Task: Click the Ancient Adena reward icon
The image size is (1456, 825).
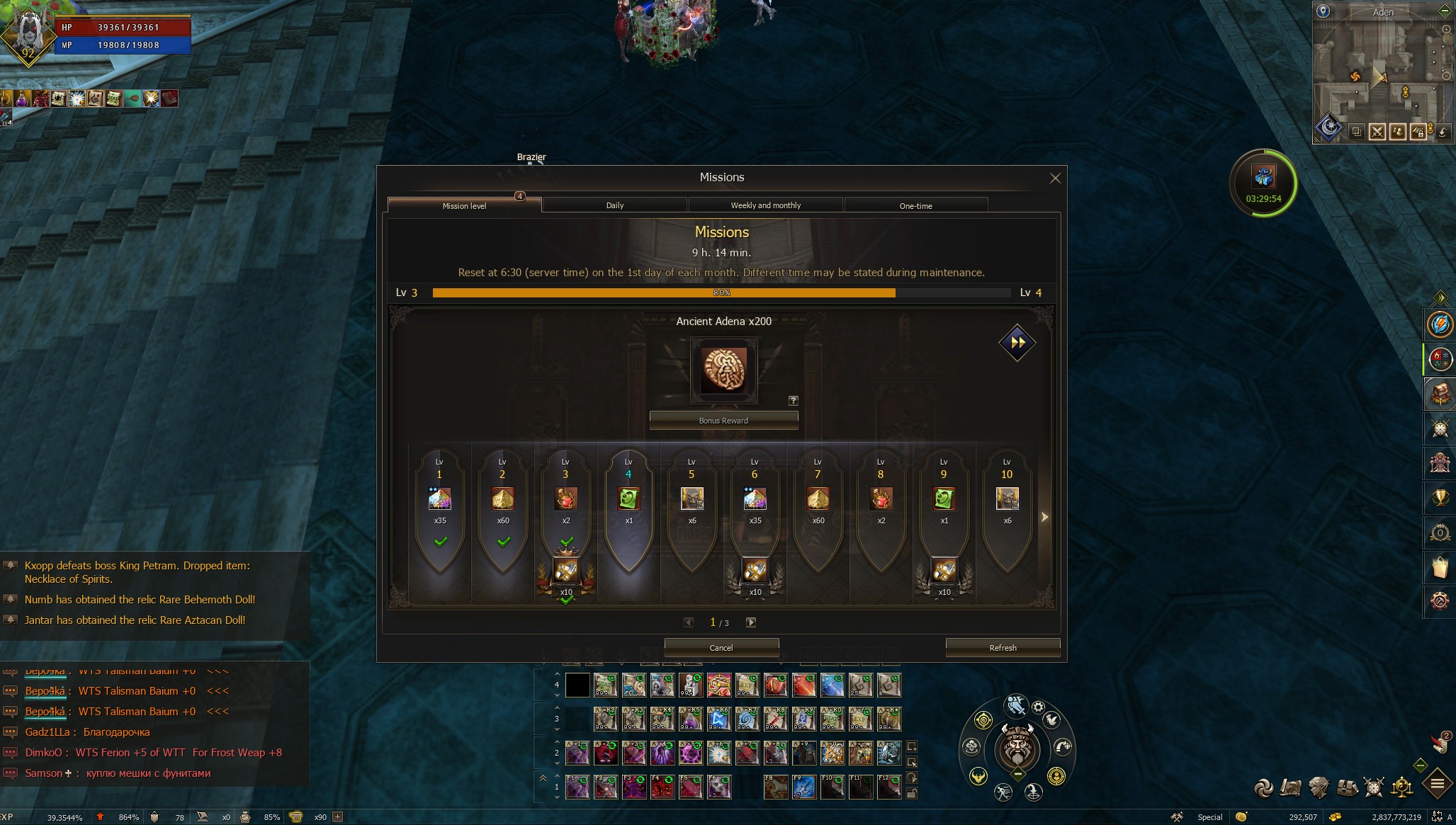Action: point(723,370)
